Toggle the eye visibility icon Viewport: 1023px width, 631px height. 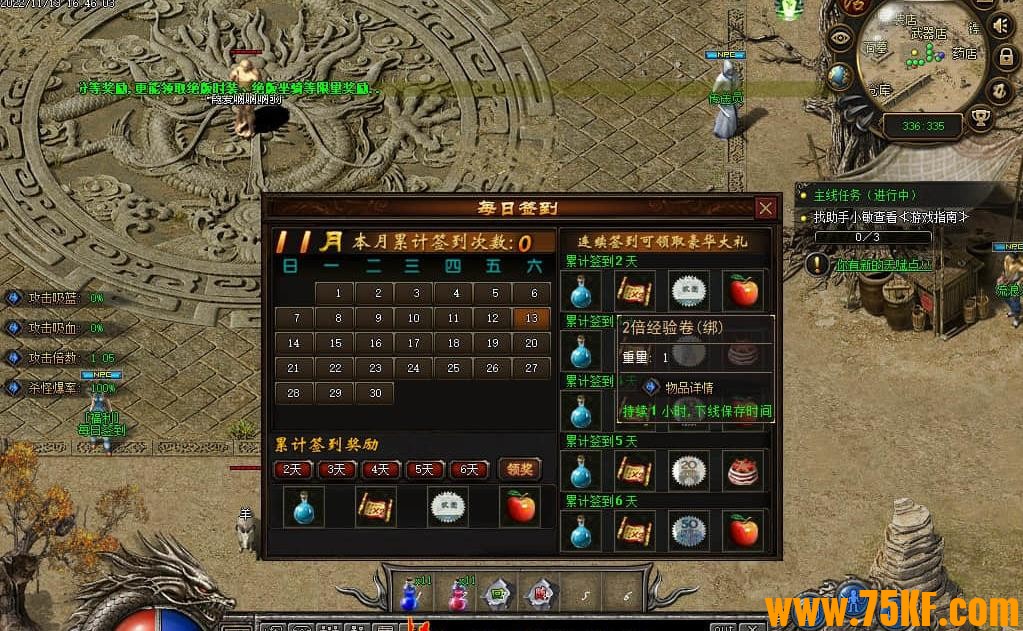(x=841, y=39)
